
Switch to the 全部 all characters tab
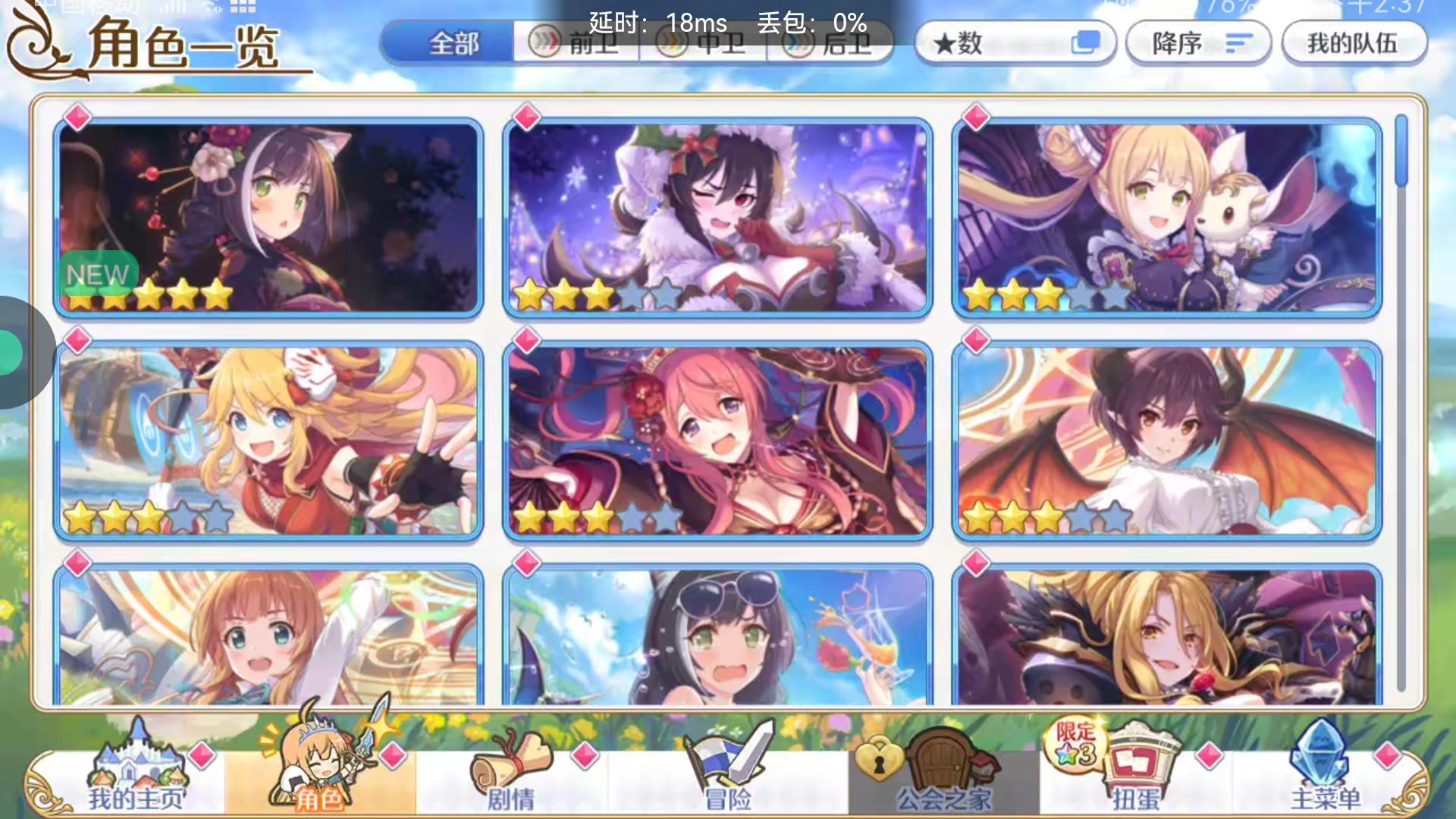click(x=453, y=43)
